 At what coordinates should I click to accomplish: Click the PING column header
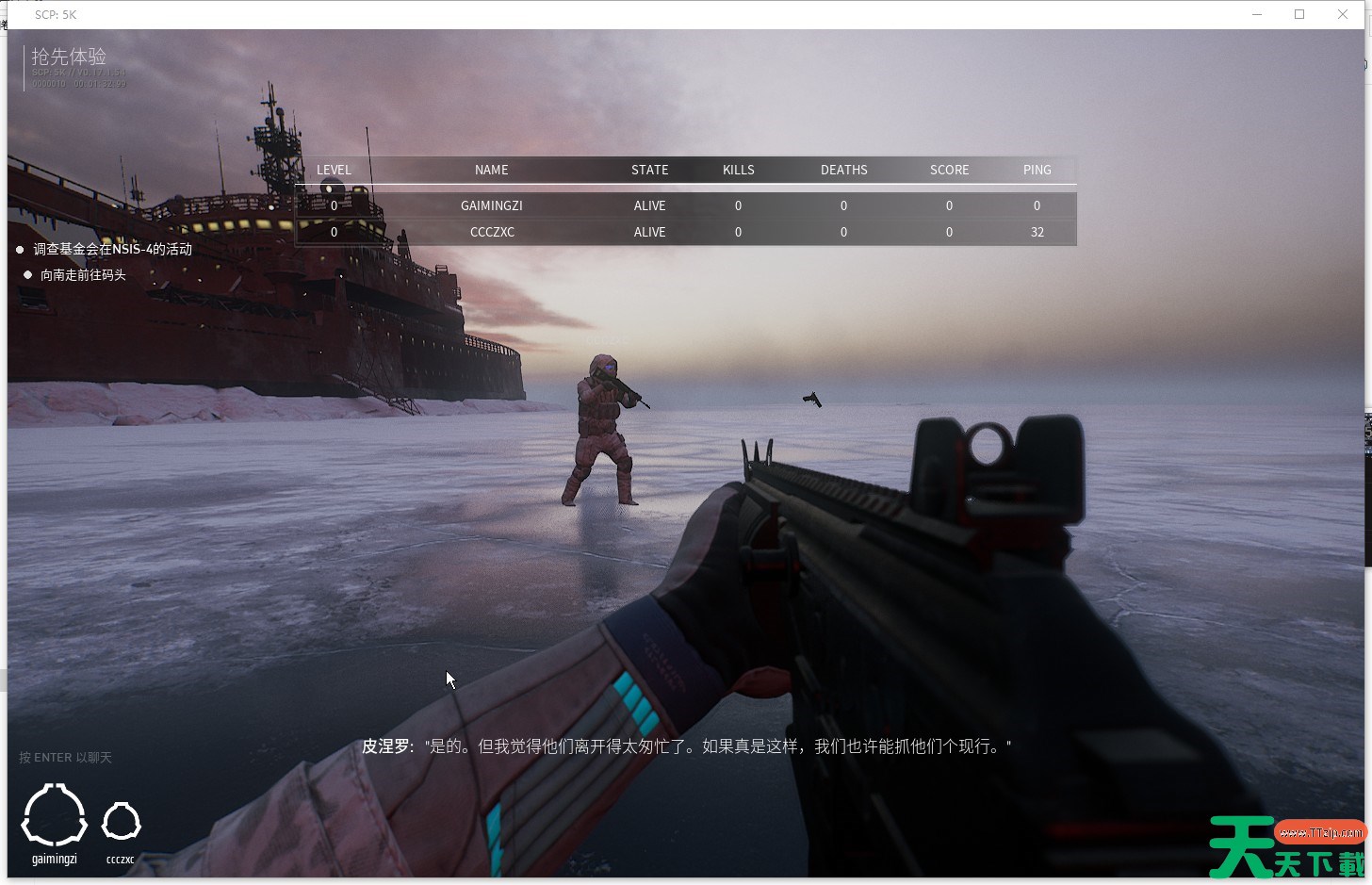tap(1037, 170)
